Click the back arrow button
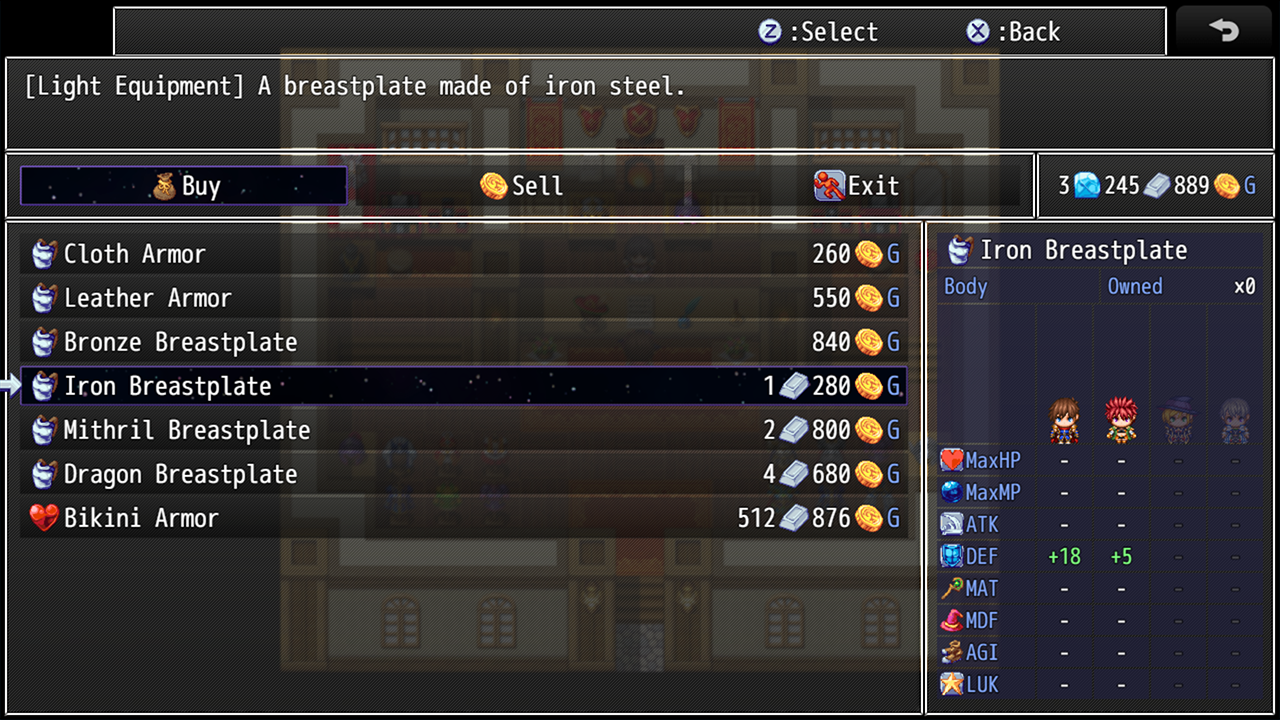The width and height of the screenshot is (1280, 720). tap(1223, 31)
